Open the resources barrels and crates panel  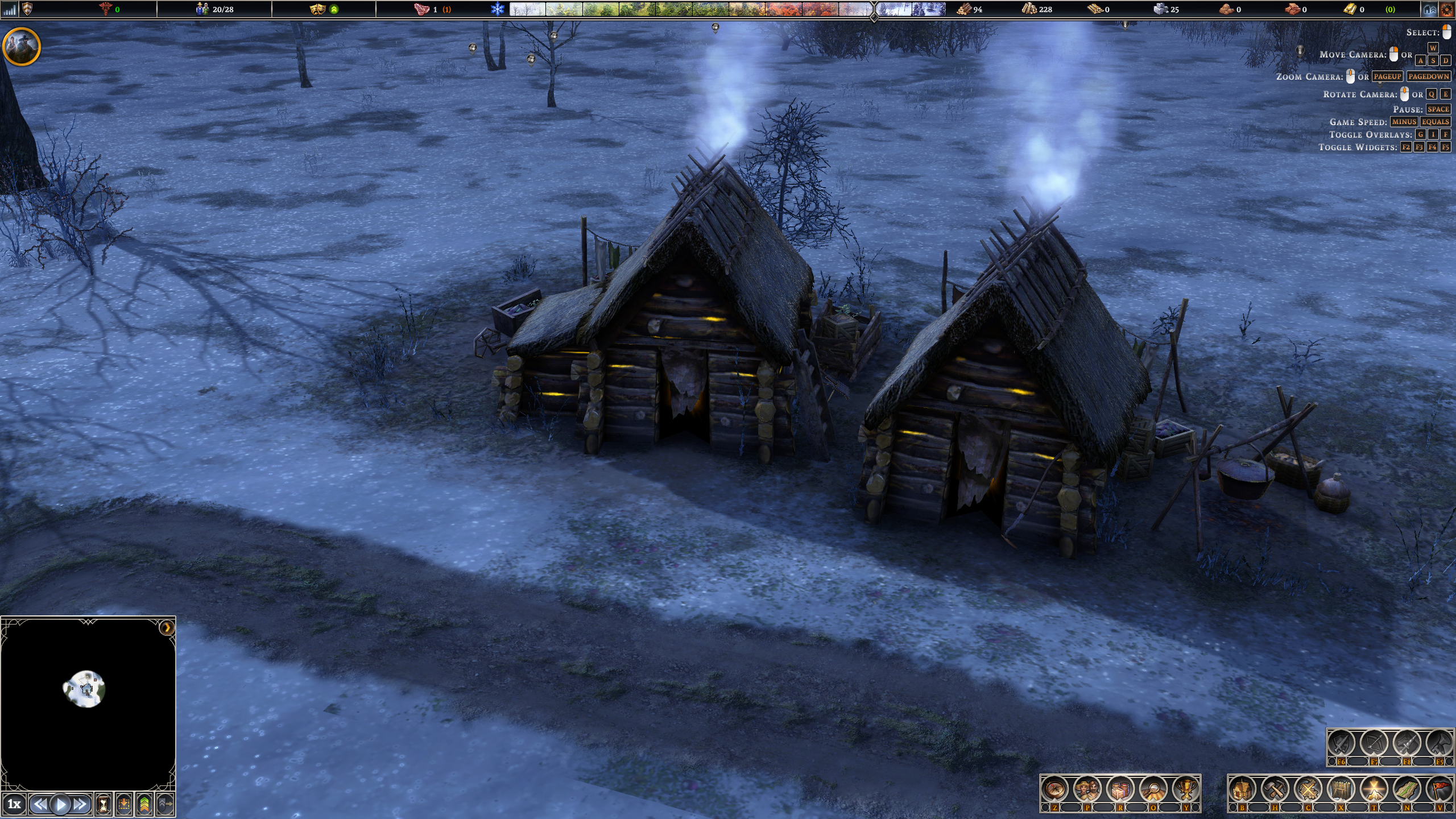point(1120,789)
